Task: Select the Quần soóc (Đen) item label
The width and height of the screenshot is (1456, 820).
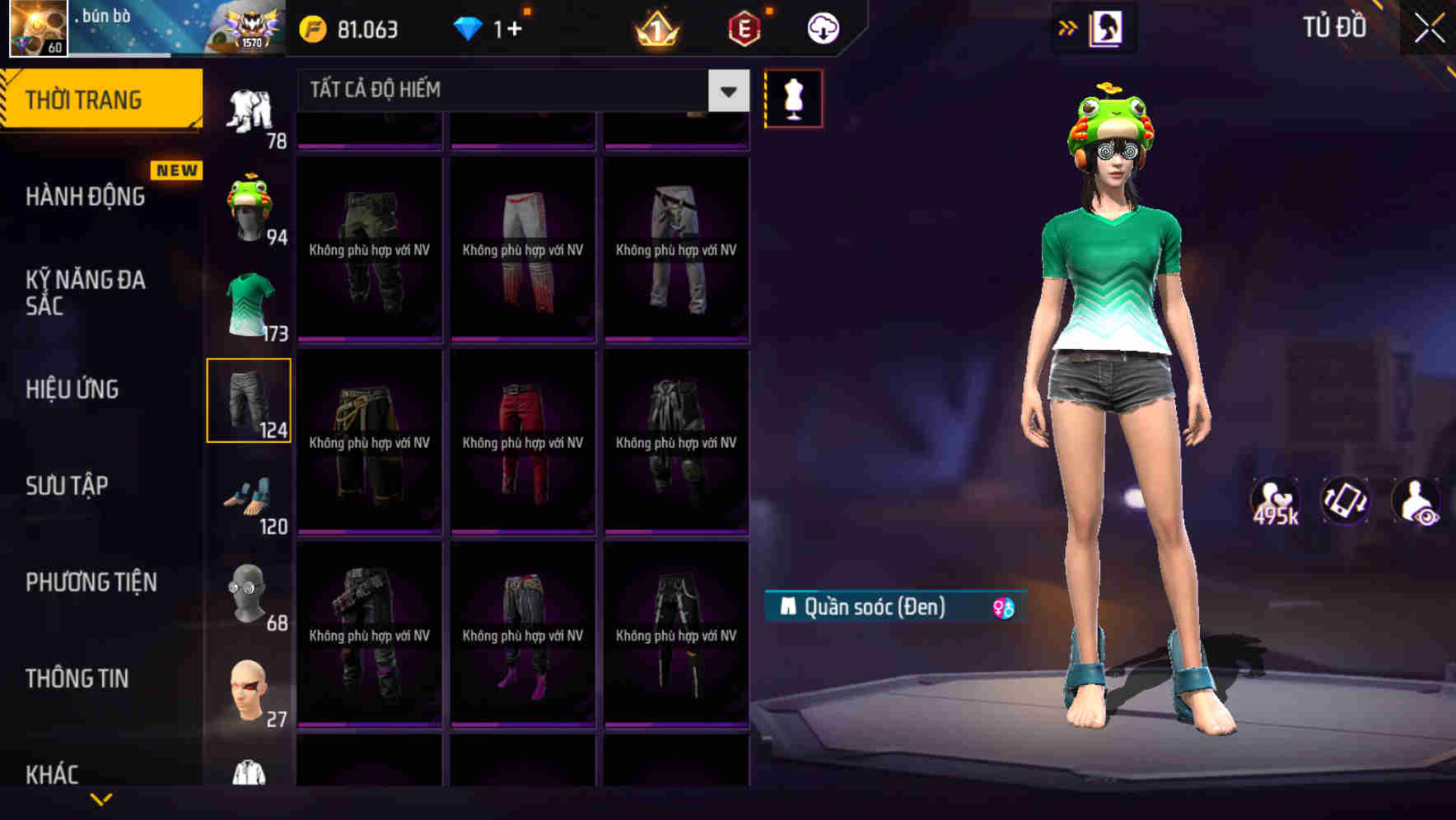Action: [x=875, y=607]
